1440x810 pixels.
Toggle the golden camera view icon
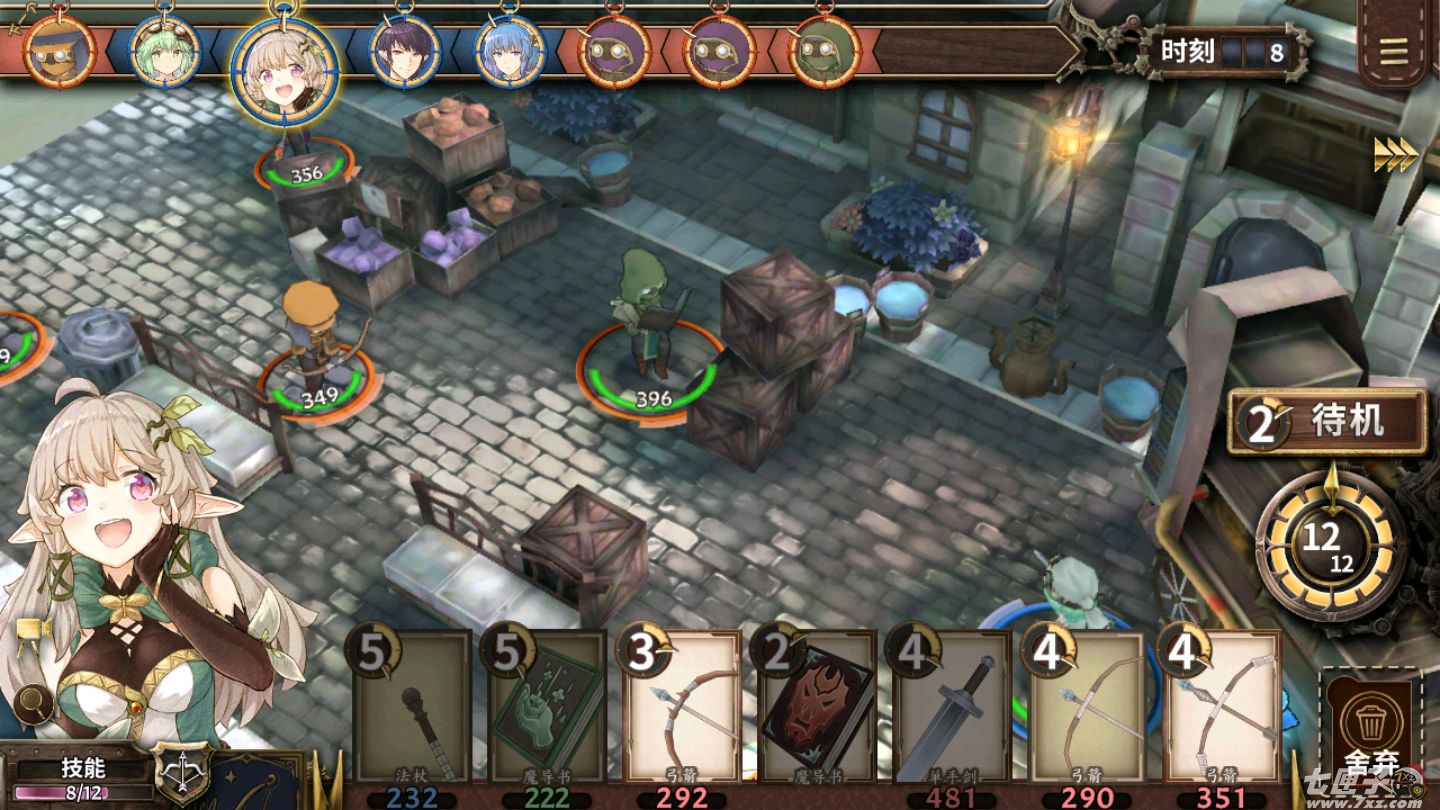click(33, 631)
